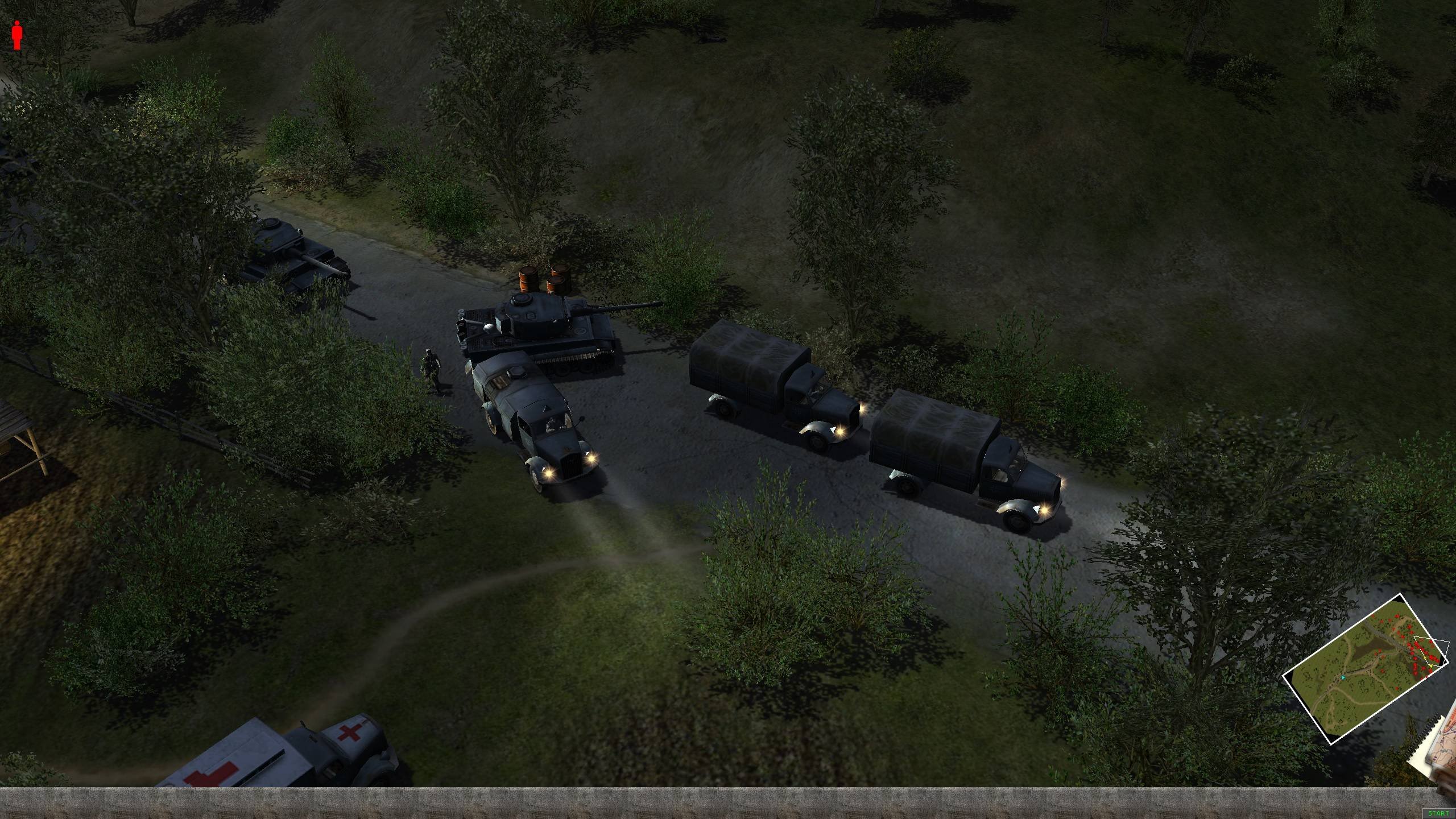1456x819 pixels.
Task: Click the START button
Action: click(1442, 814)
